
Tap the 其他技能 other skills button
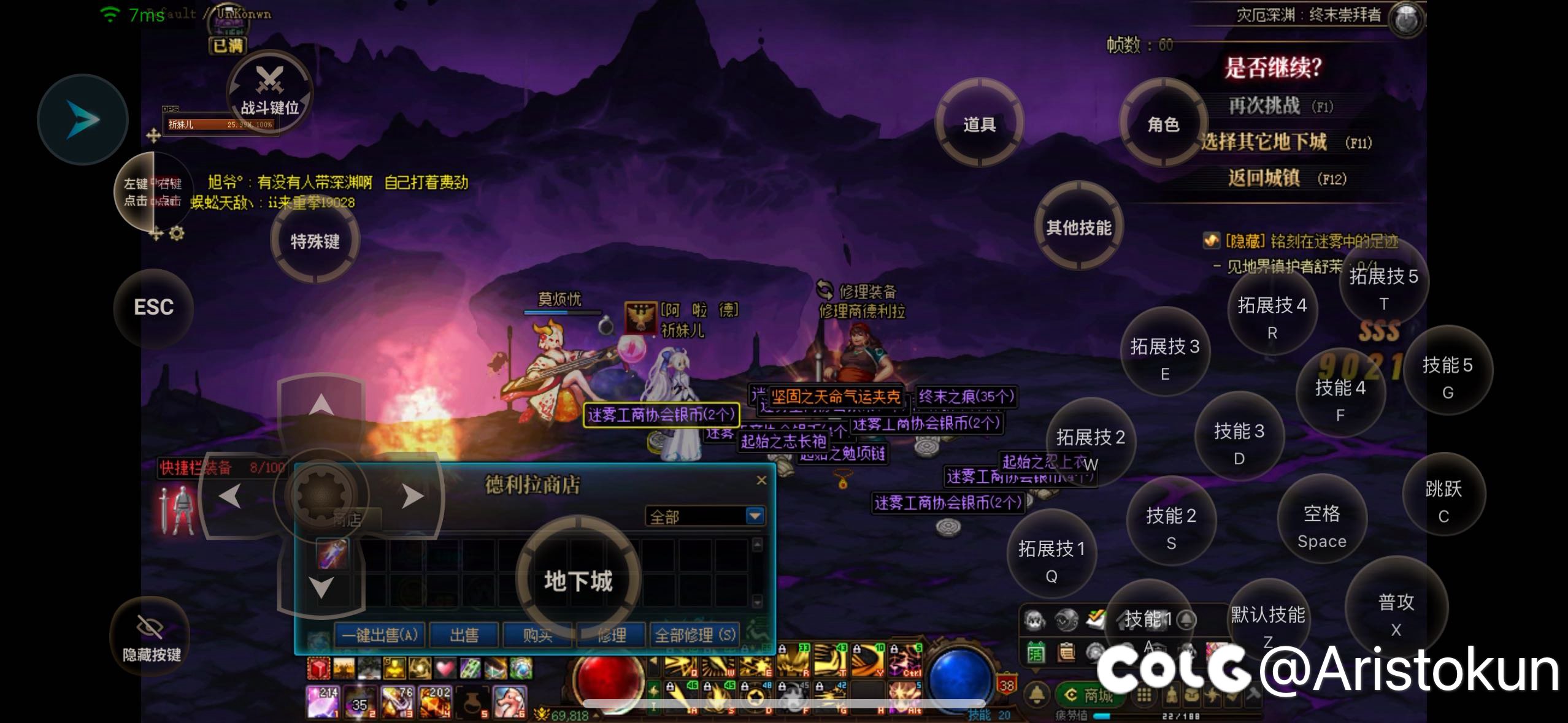pos(1078,228)
